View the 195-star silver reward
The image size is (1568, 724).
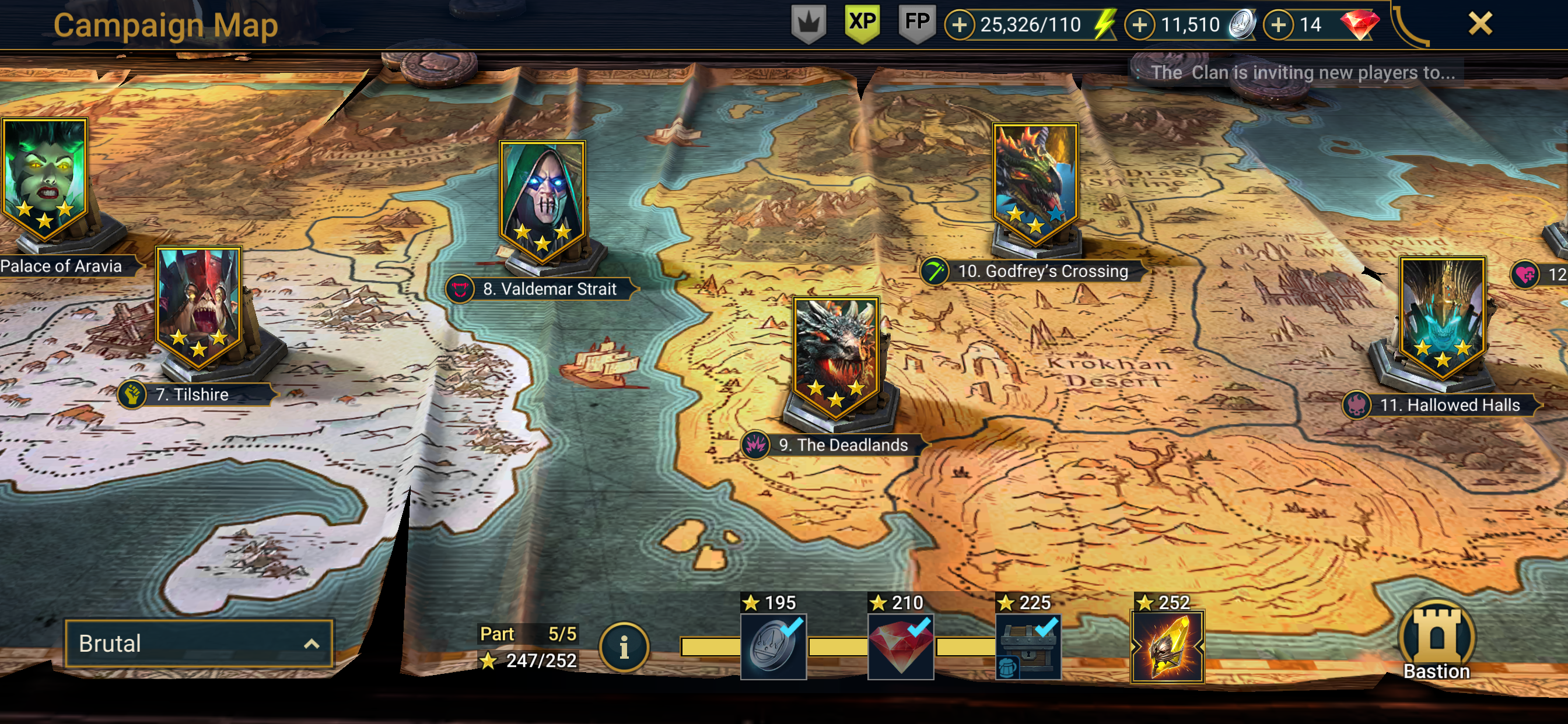pos(773,646)
